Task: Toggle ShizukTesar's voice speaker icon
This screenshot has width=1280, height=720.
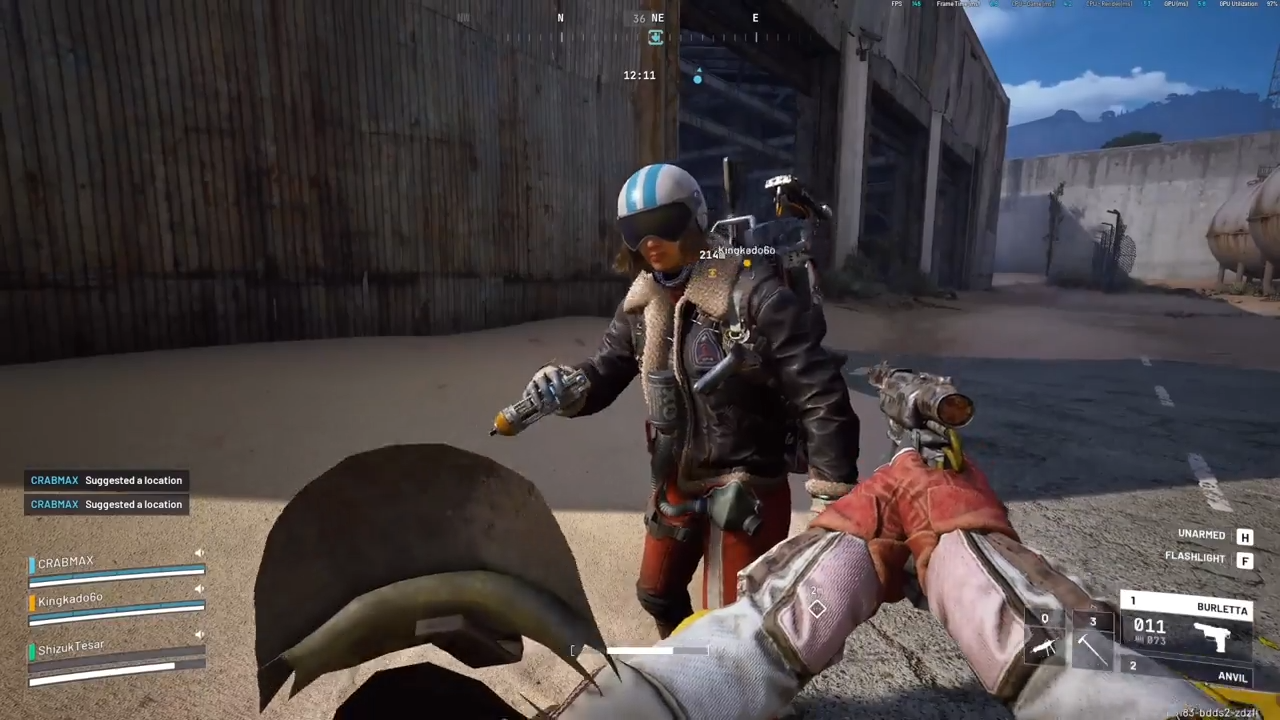Action: click(x=199, y=635)
